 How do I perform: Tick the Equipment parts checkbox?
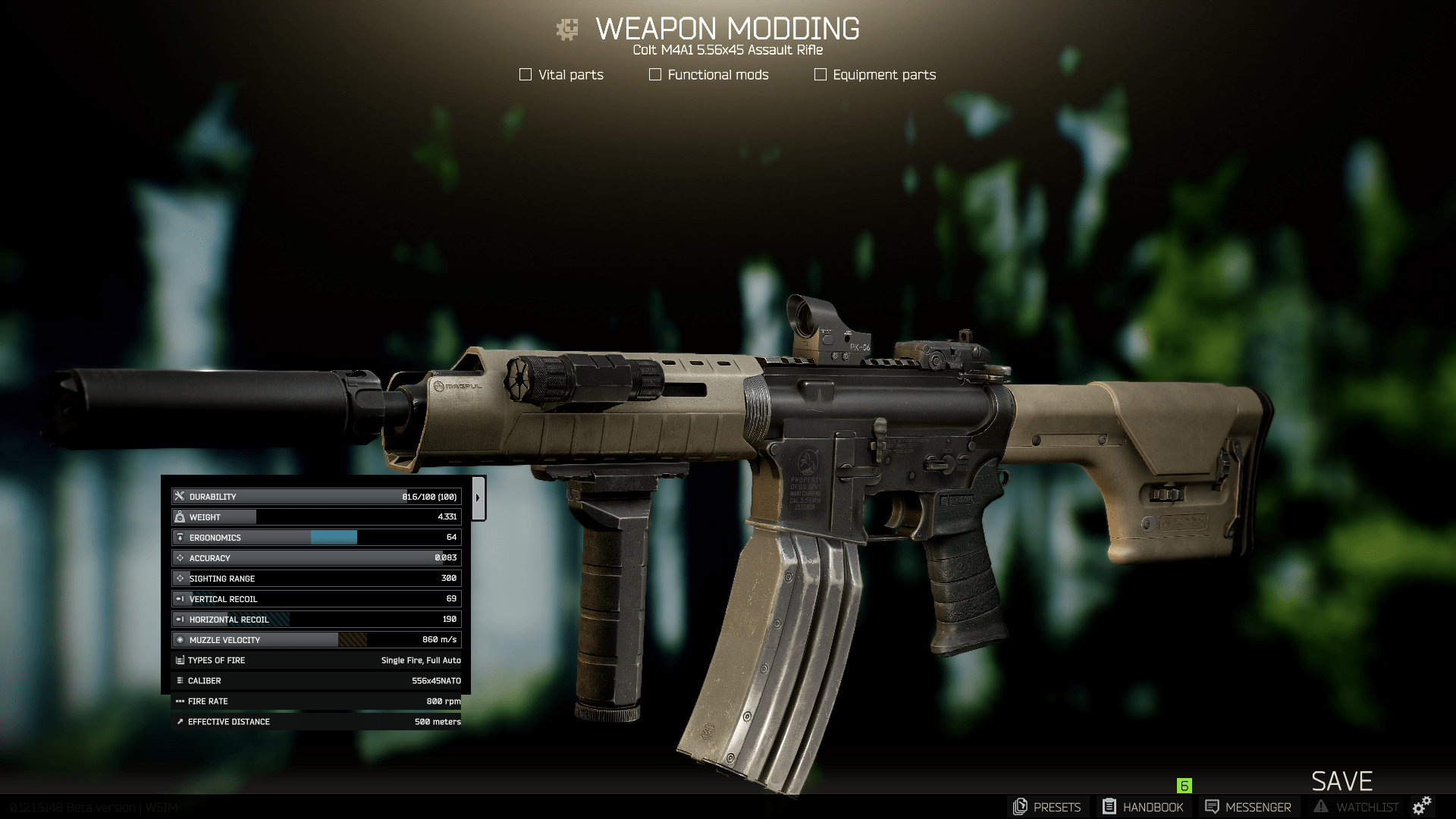tap(820, 74)
